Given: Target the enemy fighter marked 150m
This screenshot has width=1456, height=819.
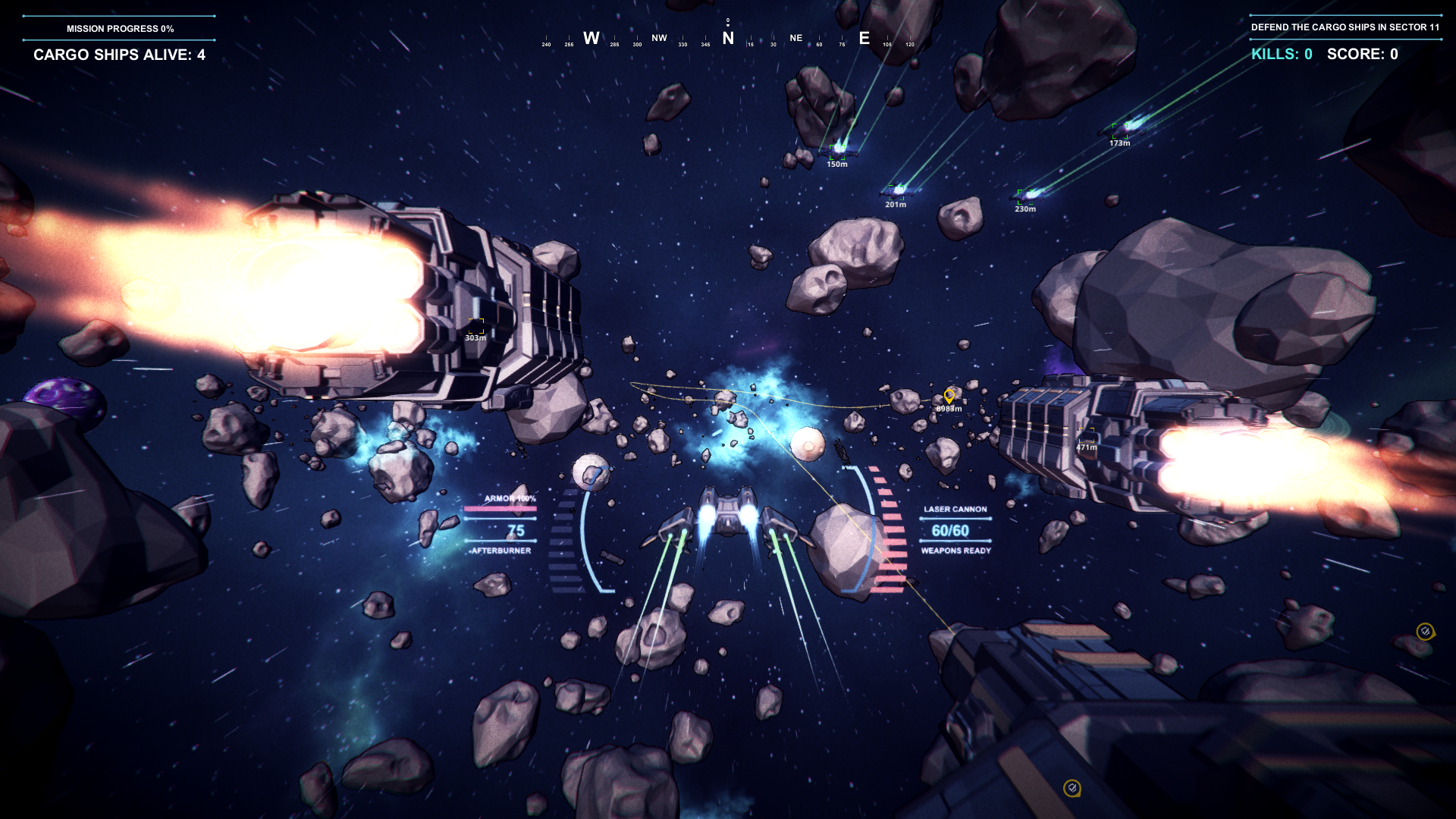Looking at the screenshot, I should pos(838,150).
